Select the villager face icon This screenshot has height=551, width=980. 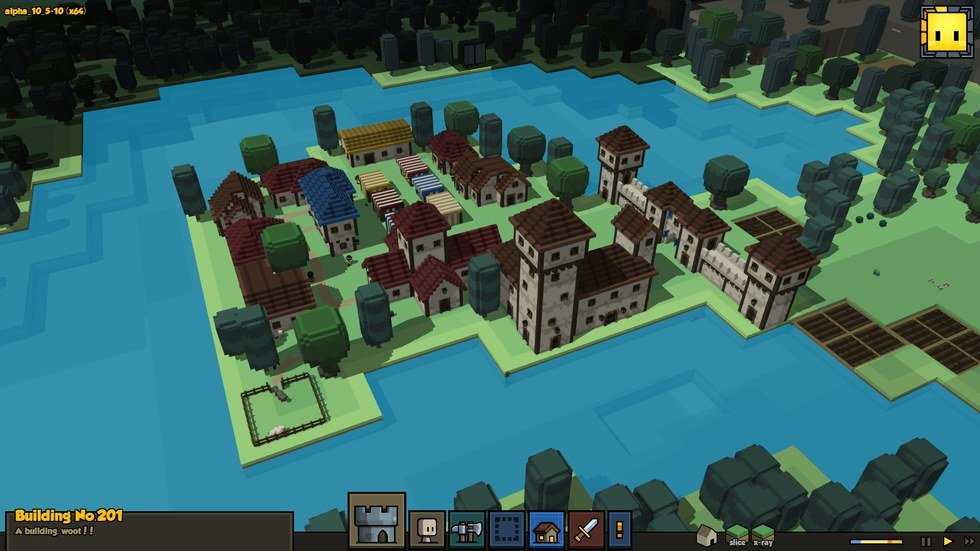427,529
